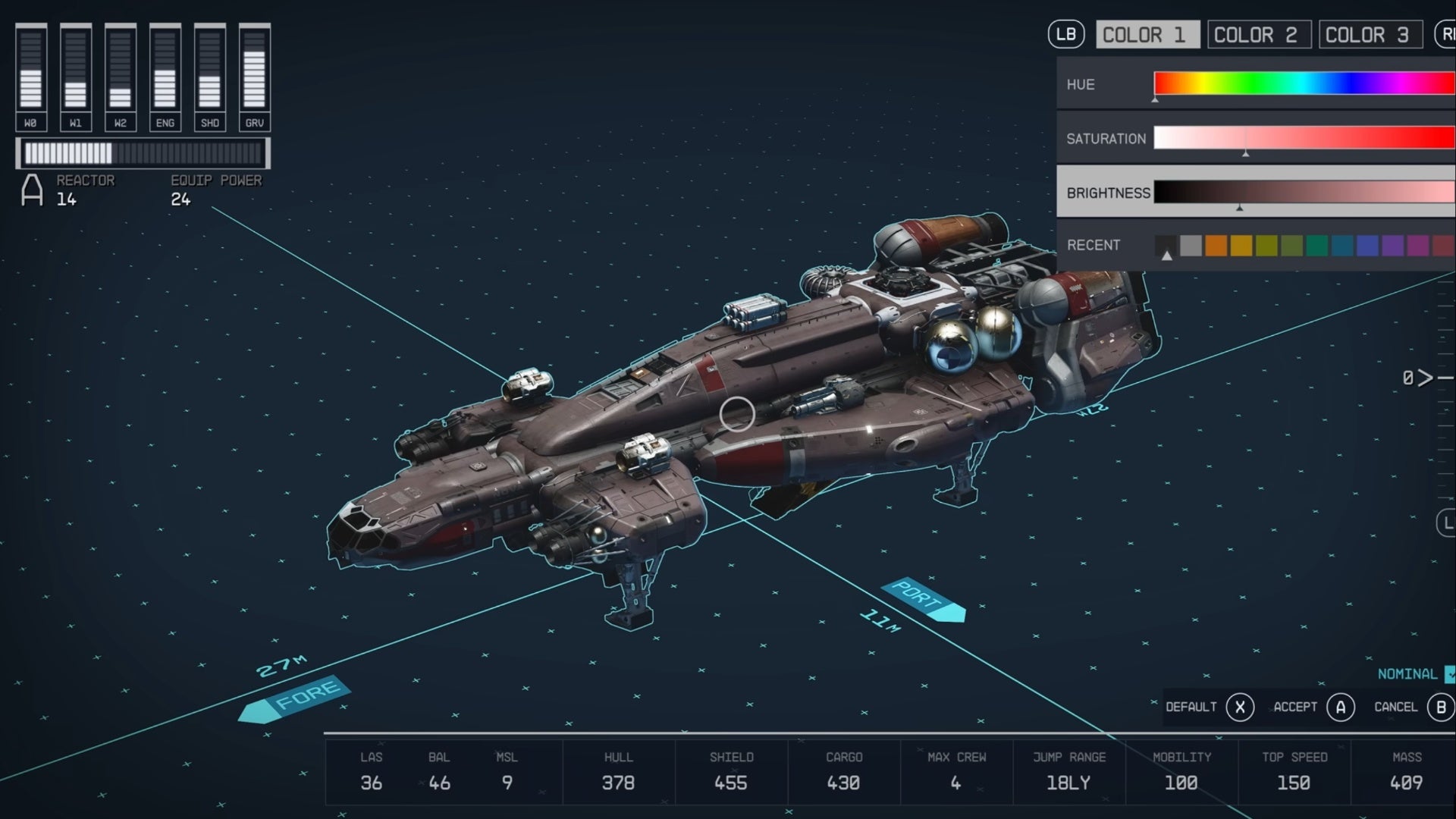Select the COLOR 1 tab
The height and width of the screenshot is (819, 1456).
[1147, 34]
